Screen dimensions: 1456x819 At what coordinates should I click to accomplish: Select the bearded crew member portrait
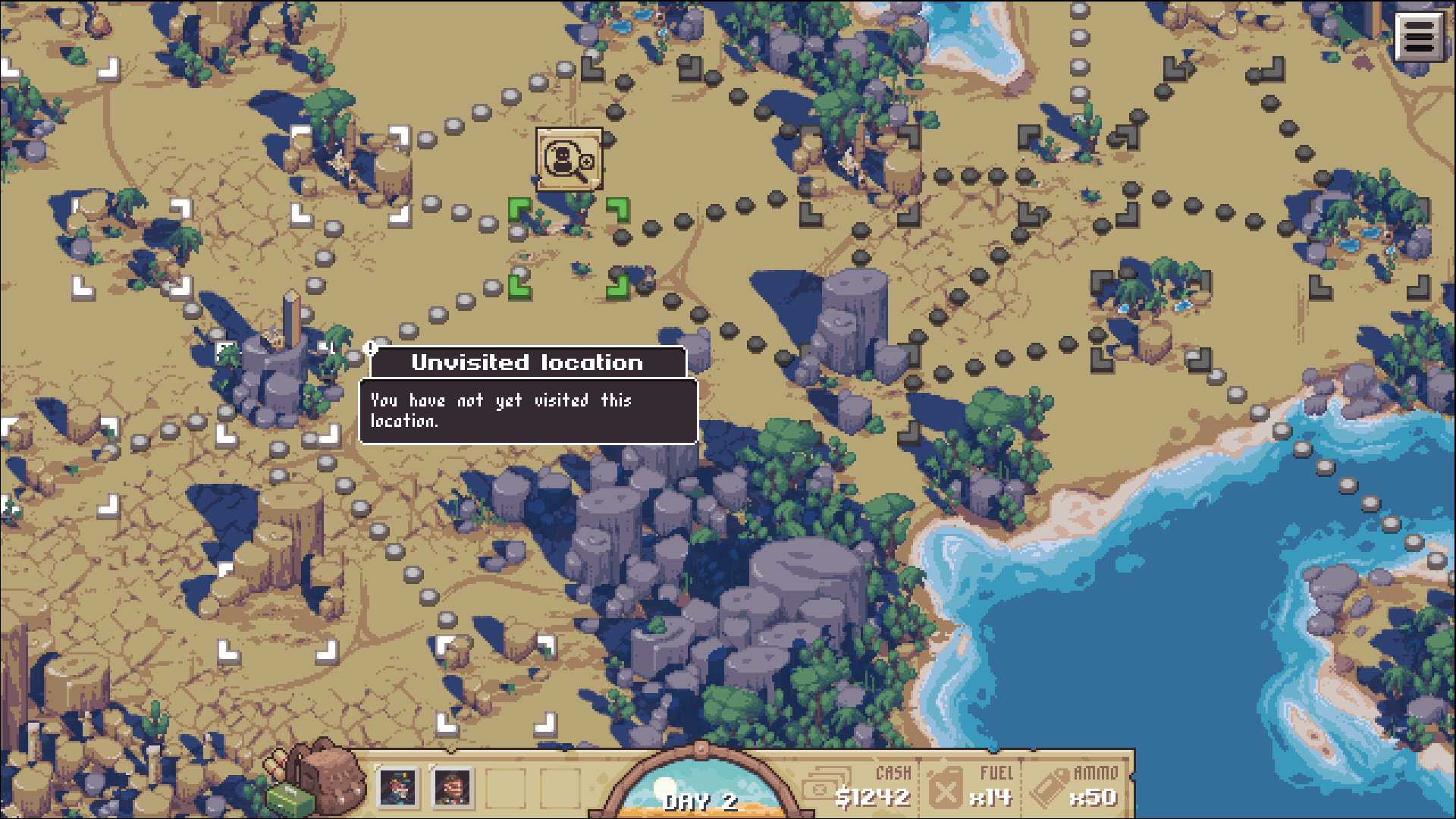[x=453, y=787]
